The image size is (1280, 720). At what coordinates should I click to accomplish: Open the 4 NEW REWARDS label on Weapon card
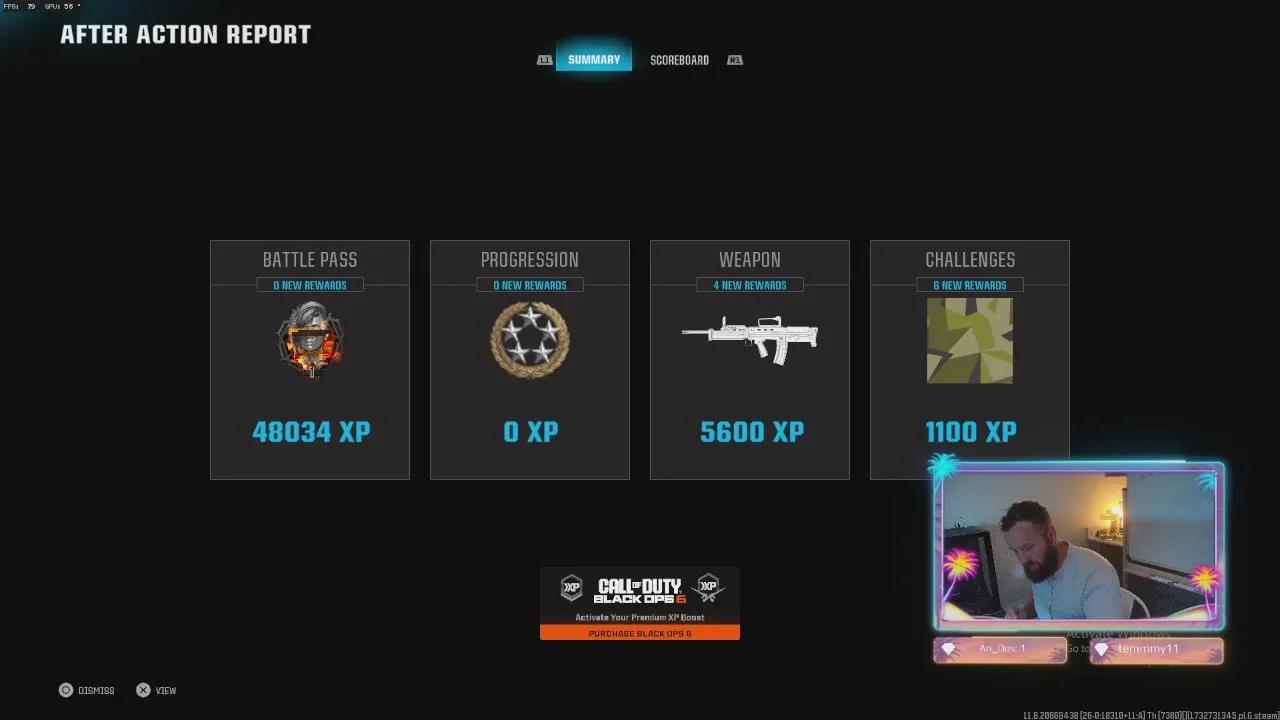[x=750, y=284]
